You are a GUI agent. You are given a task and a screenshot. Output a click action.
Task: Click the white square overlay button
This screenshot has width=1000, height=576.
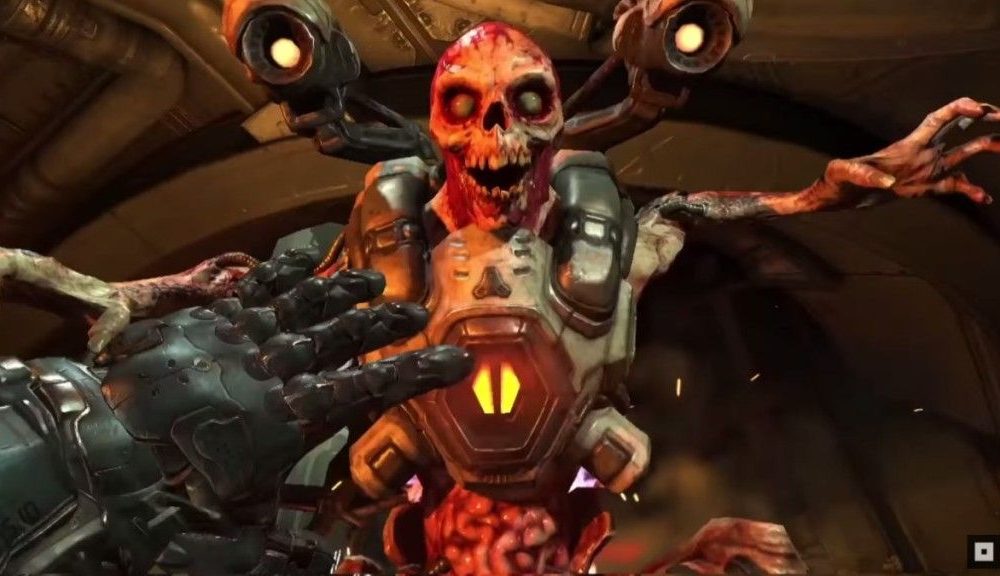[x=981, y=551]
